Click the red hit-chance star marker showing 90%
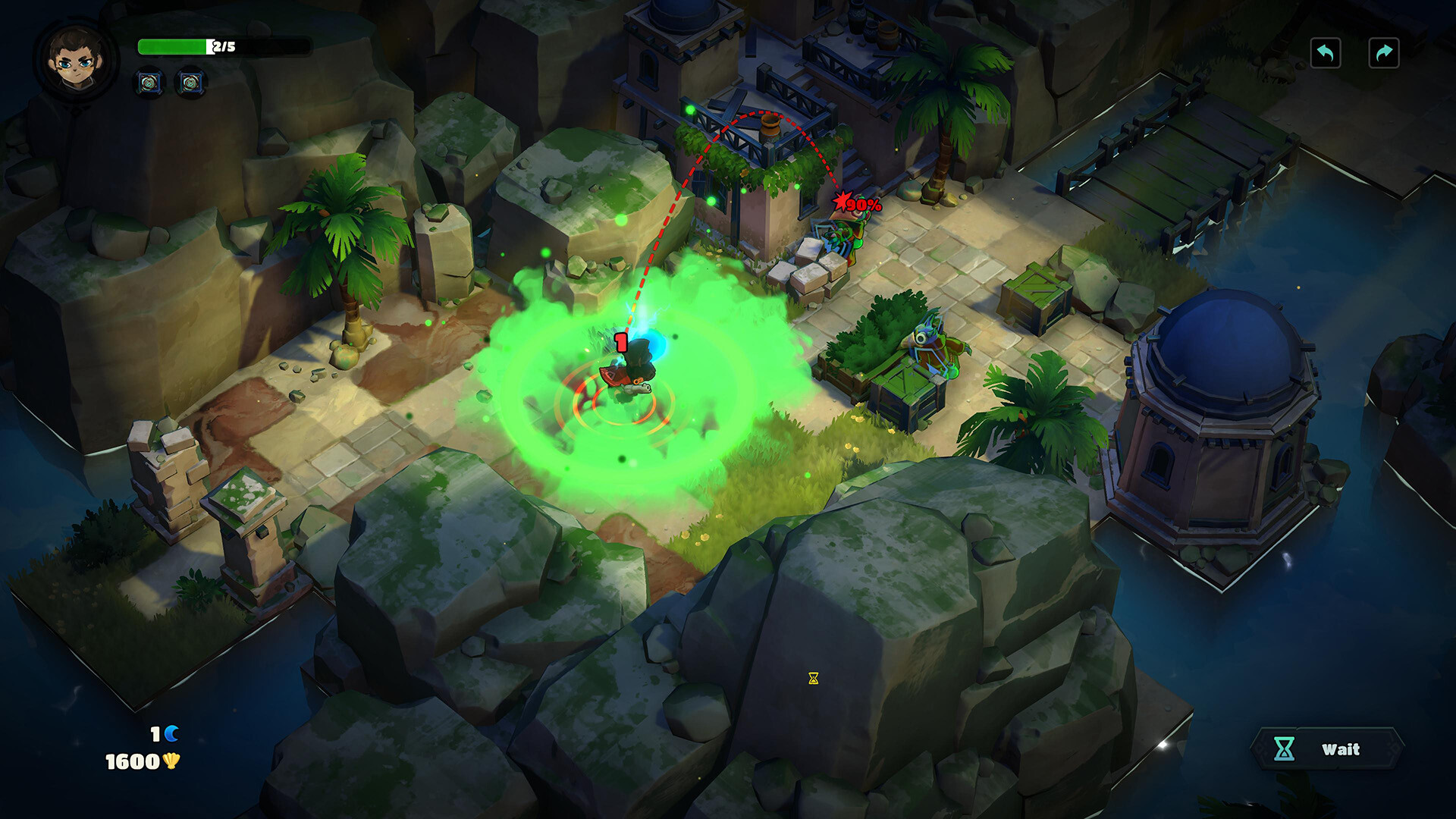 click(x=842, y=199)
